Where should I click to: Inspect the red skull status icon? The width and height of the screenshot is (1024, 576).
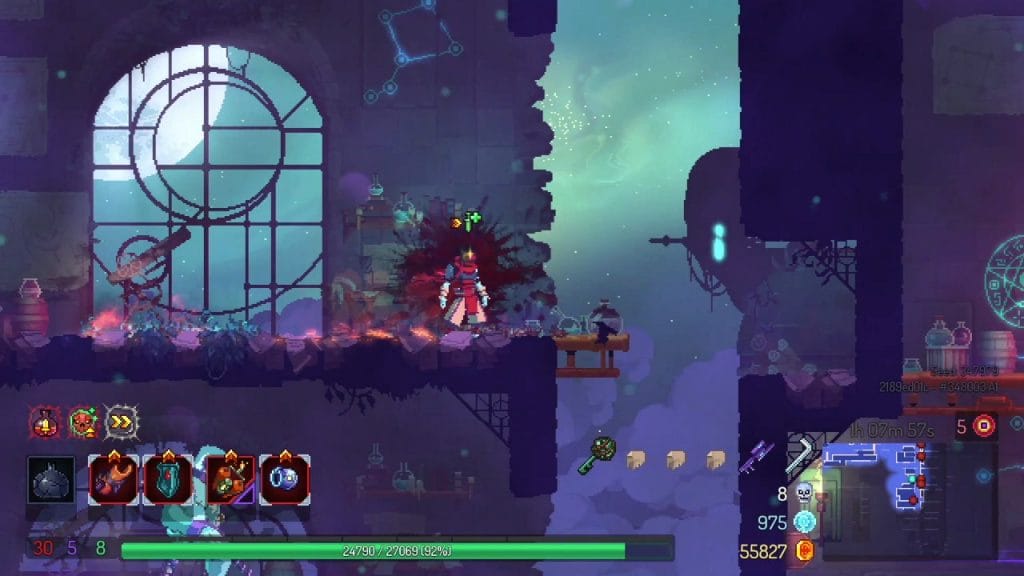click(82, 422)
